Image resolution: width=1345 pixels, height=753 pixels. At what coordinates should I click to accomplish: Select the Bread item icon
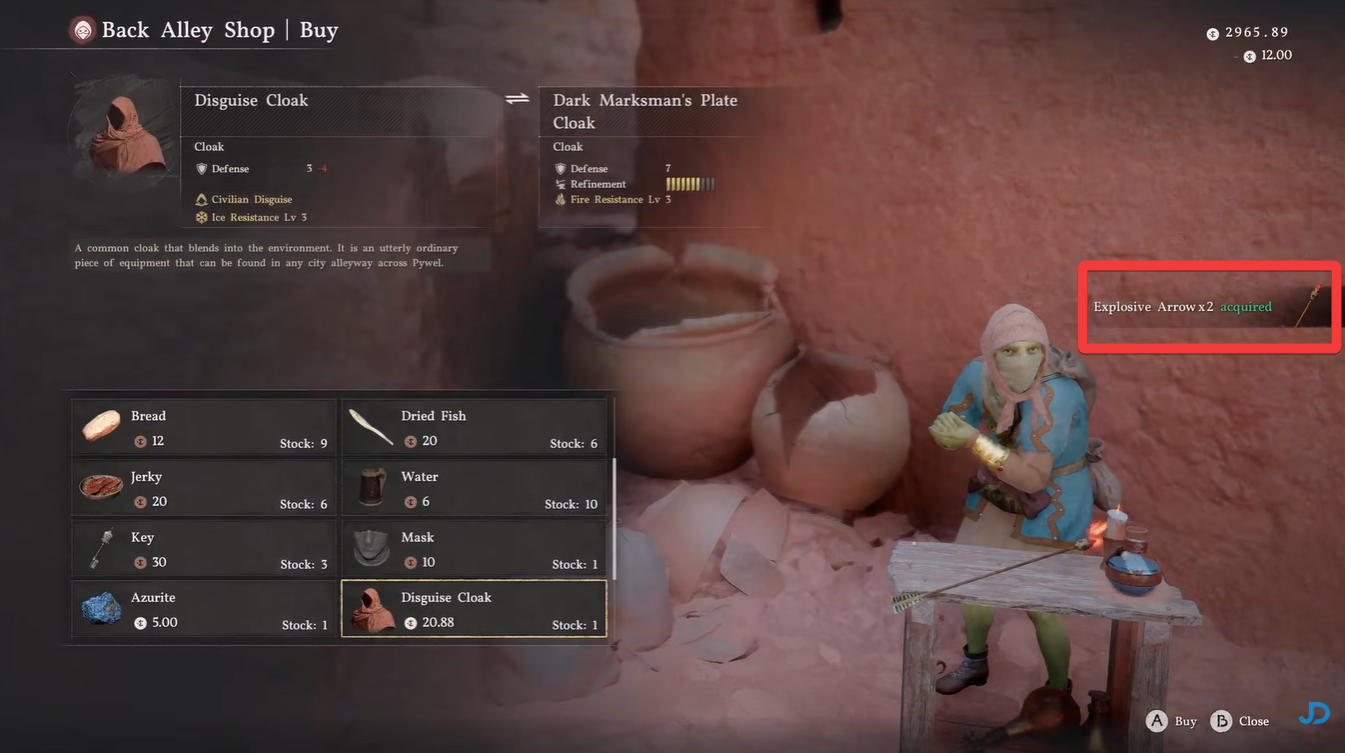[100, 426]
